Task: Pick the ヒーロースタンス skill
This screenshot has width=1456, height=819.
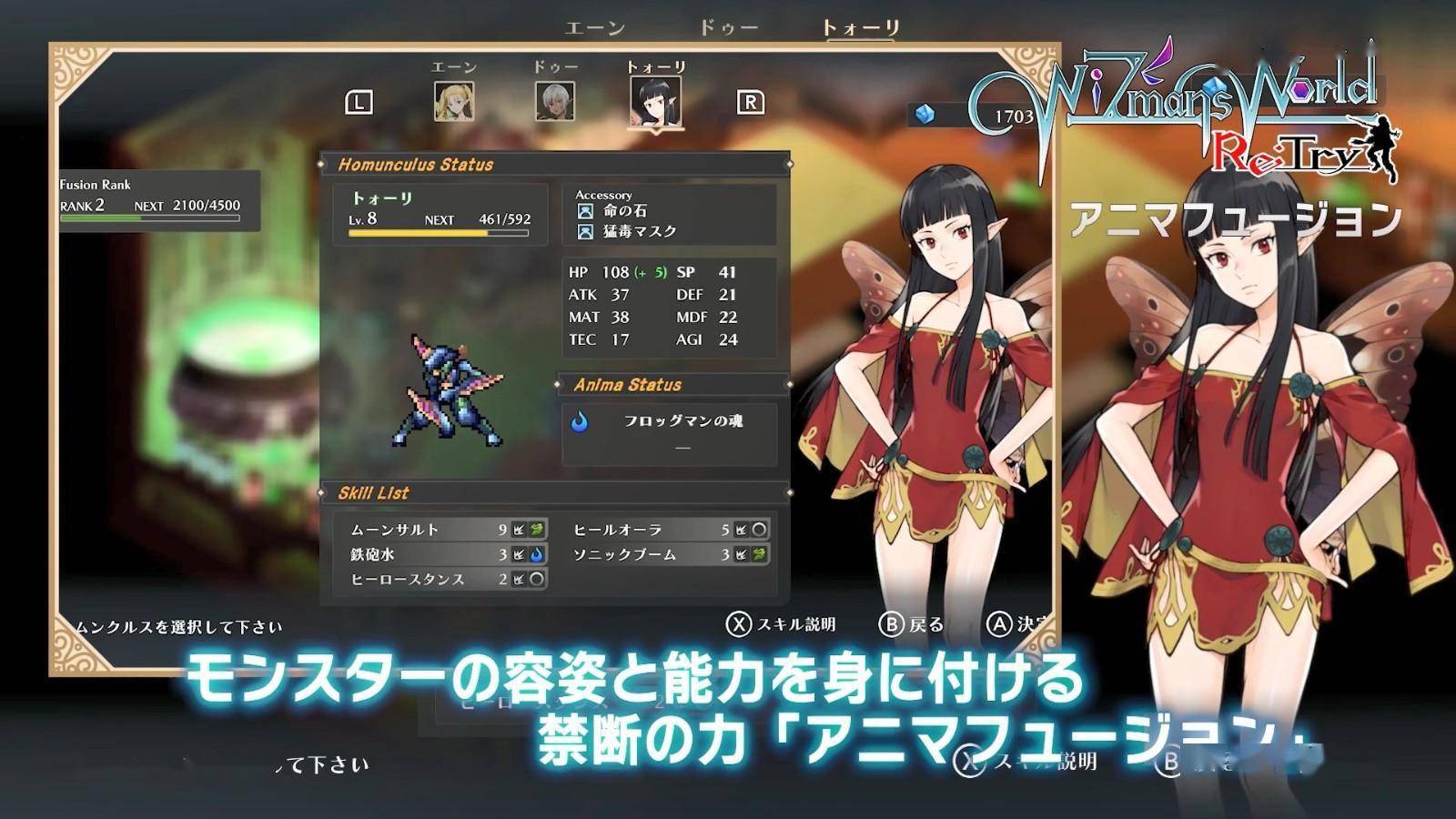Action: click(446, 579)
